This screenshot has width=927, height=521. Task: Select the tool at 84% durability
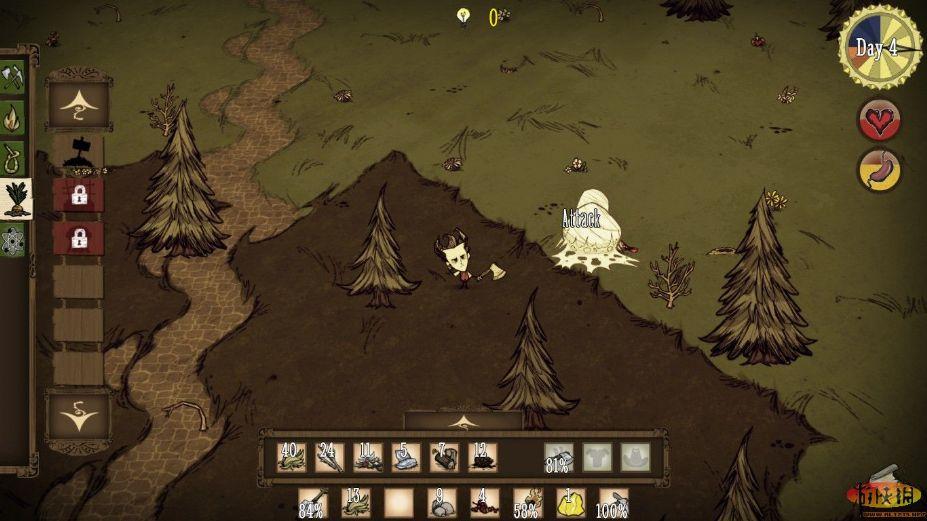pos(313,502)
